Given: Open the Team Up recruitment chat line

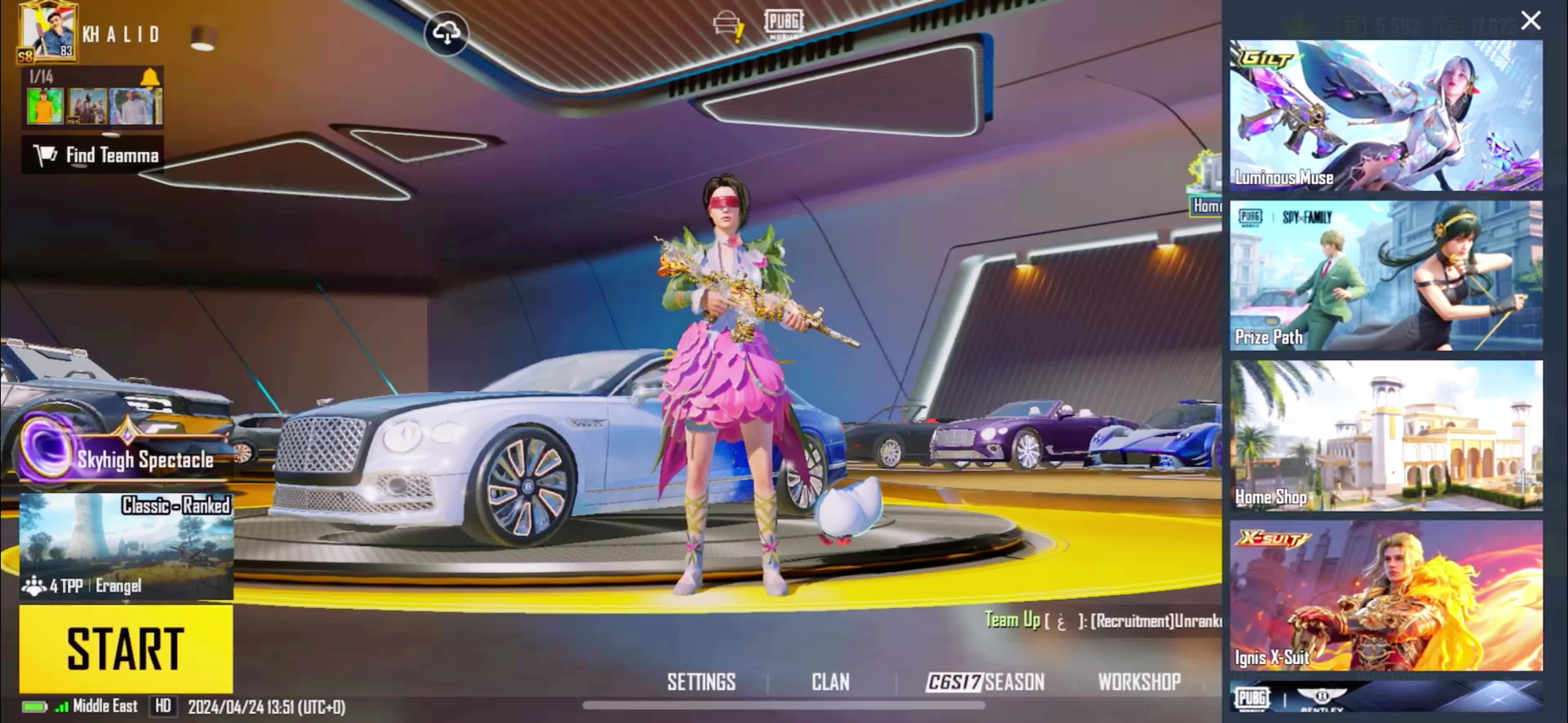Looking at the screenshot, I should [x=1102, y=620].
